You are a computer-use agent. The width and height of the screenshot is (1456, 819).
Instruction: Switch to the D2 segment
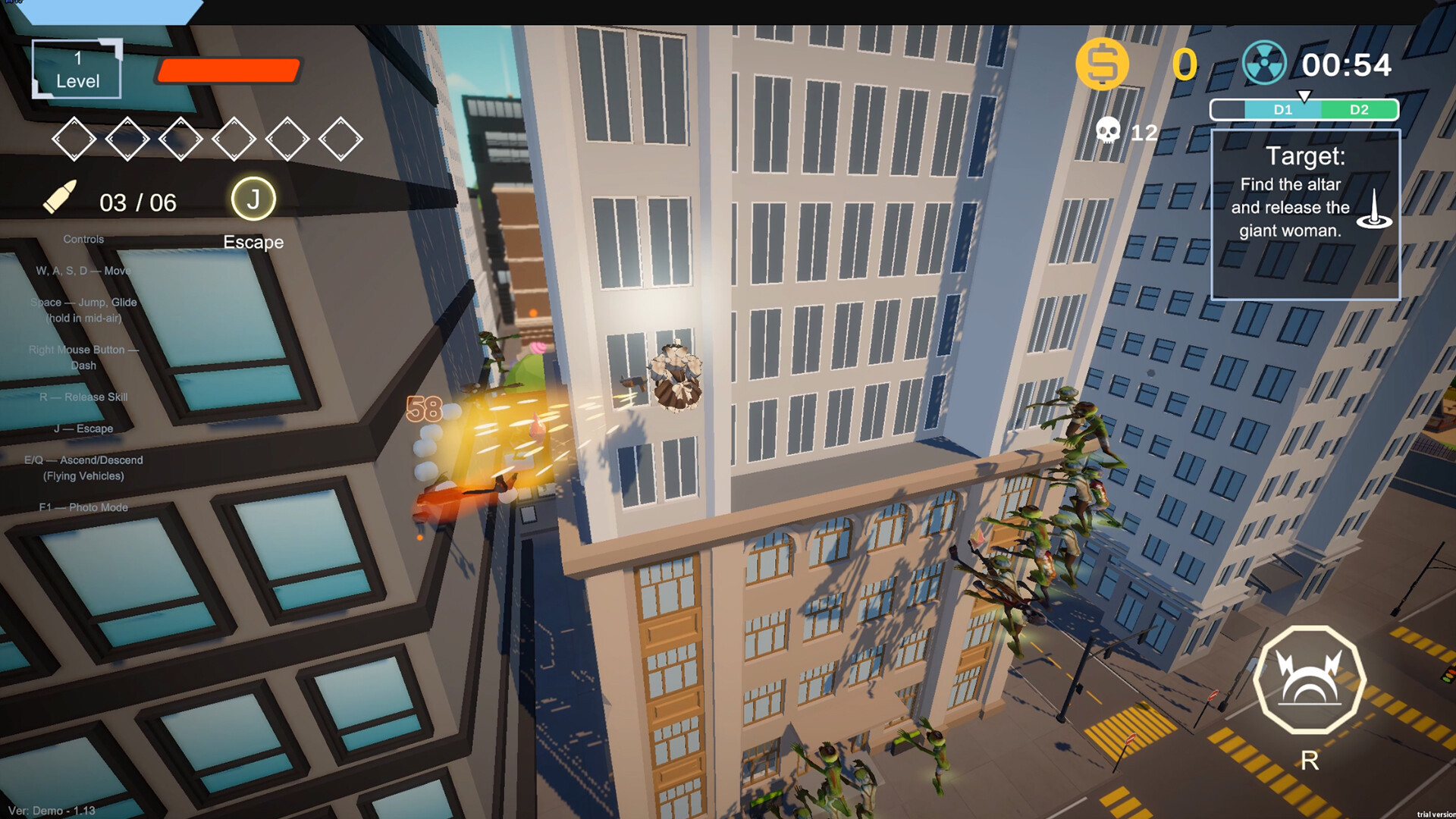click(1360, 109)
